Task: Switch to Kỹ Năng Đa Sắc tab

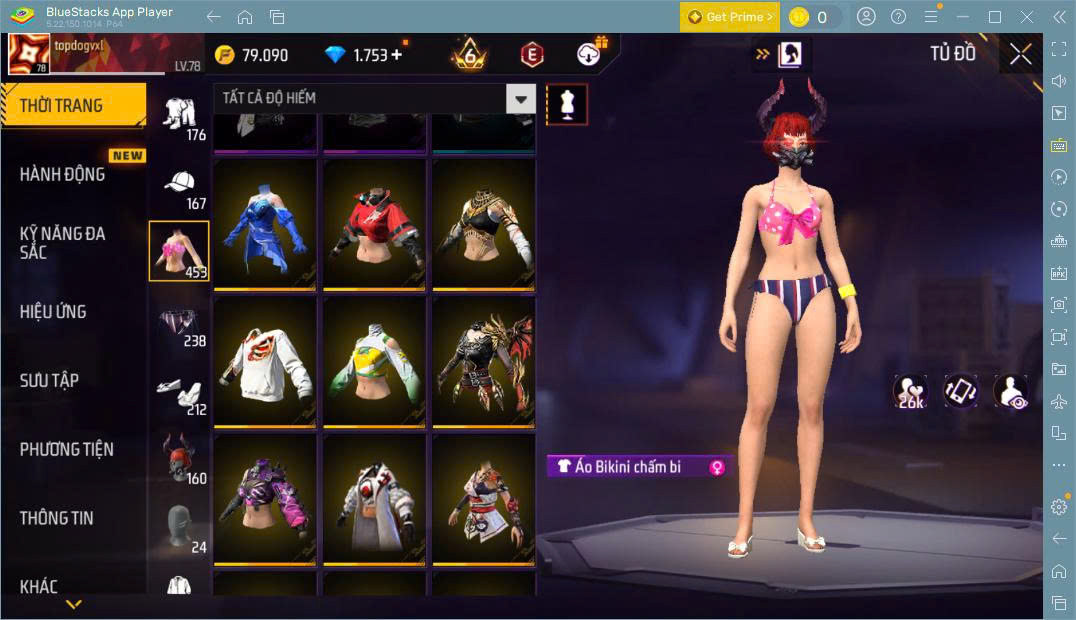Action: point(62,242)
